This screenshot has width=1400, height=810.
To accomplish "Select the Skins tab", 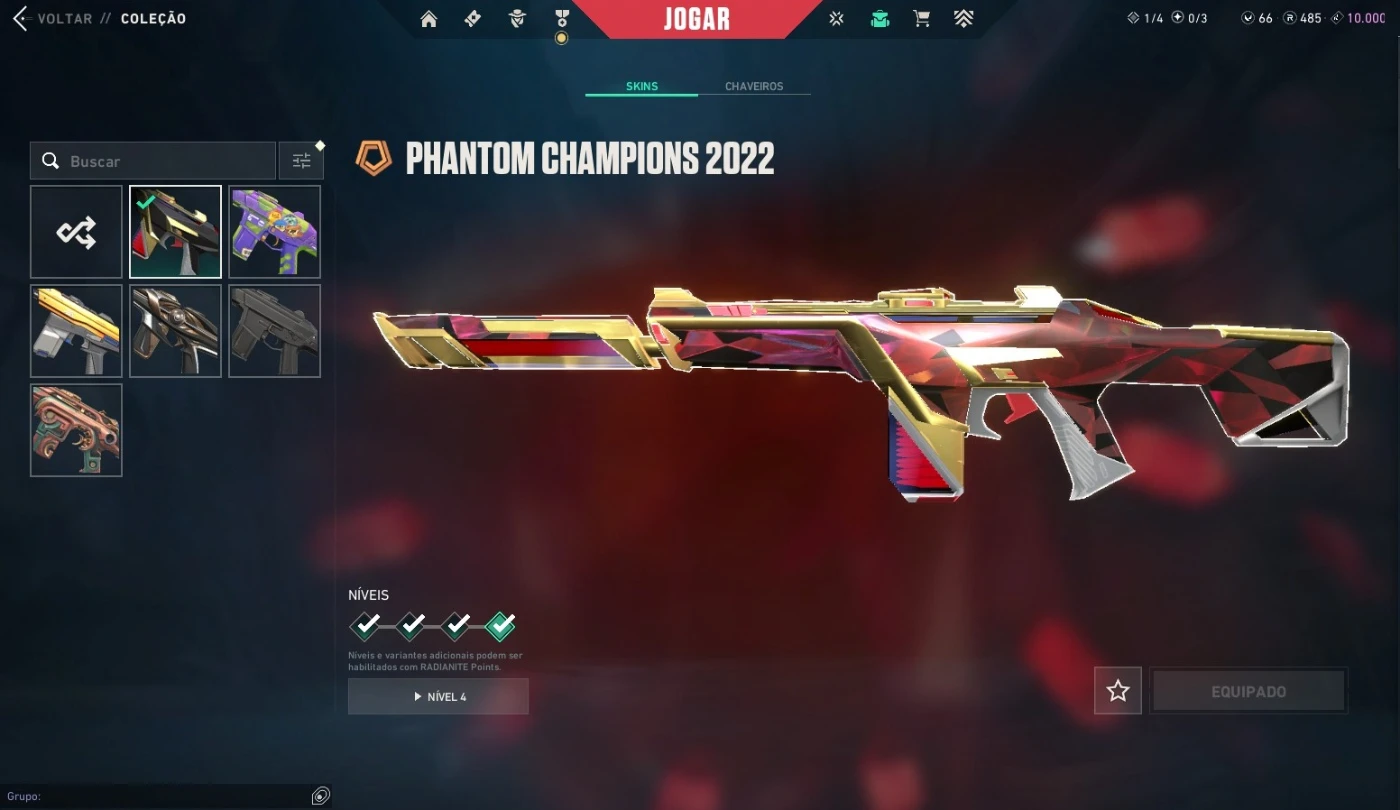I will tap(642, 87).
